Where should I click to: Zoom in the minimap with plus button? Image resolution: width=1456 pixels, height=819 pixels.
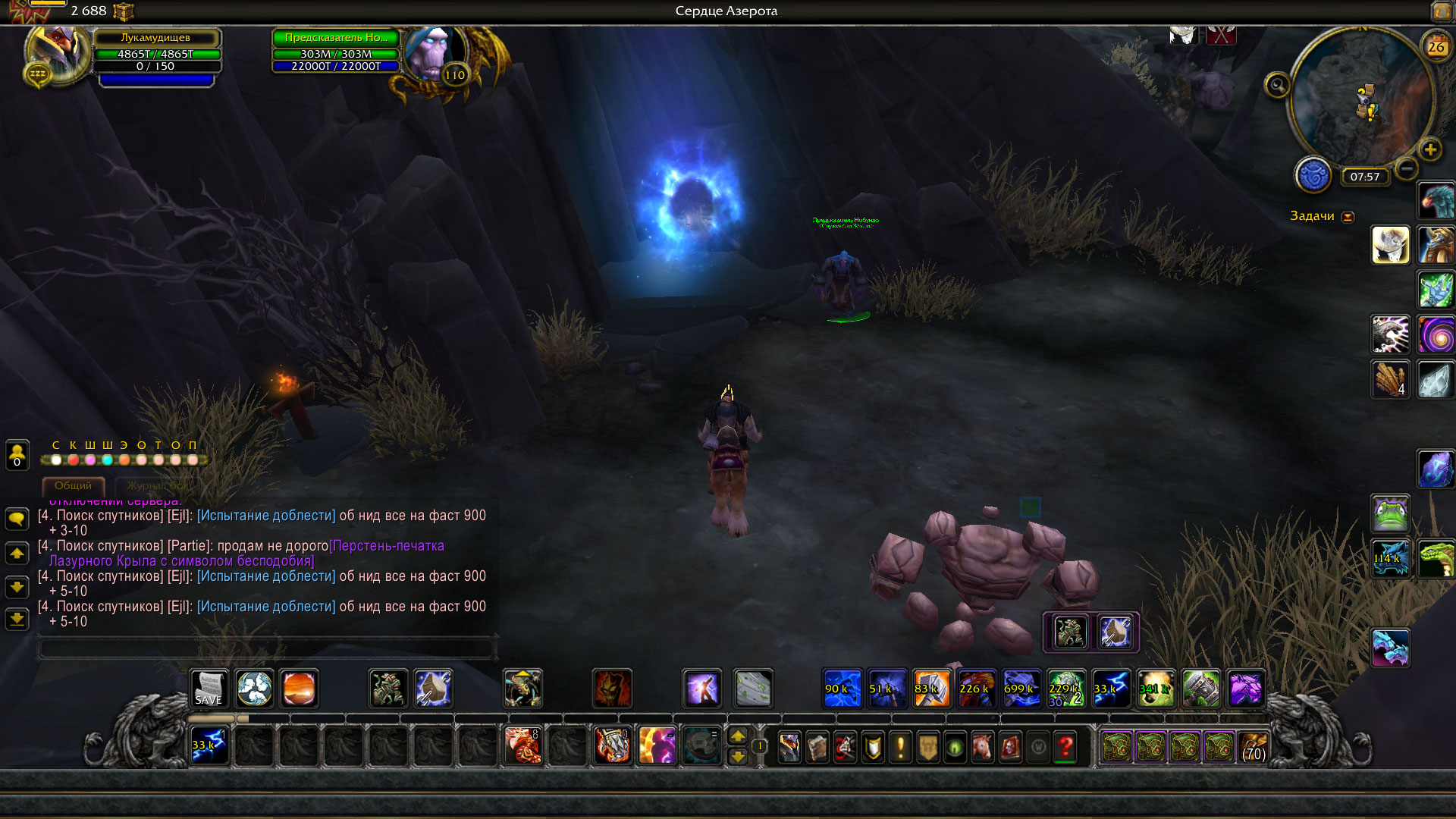click(1430, 149)
